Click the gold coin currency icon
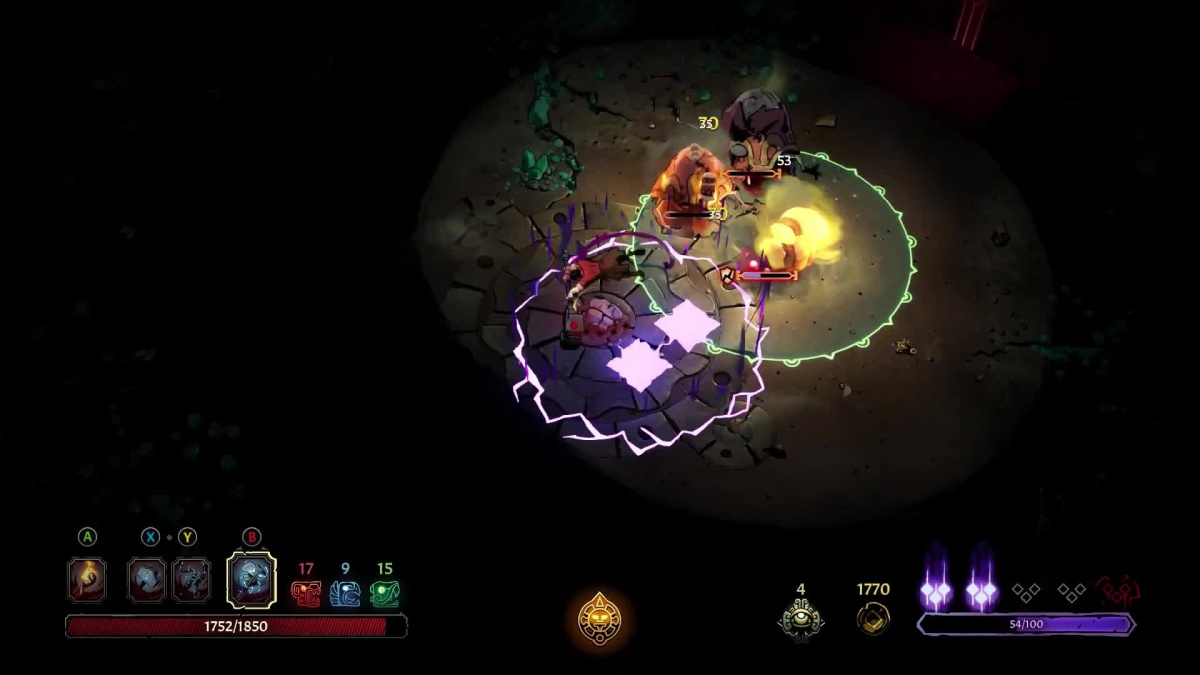This screenshot has width=1200, height=675. 873,617
